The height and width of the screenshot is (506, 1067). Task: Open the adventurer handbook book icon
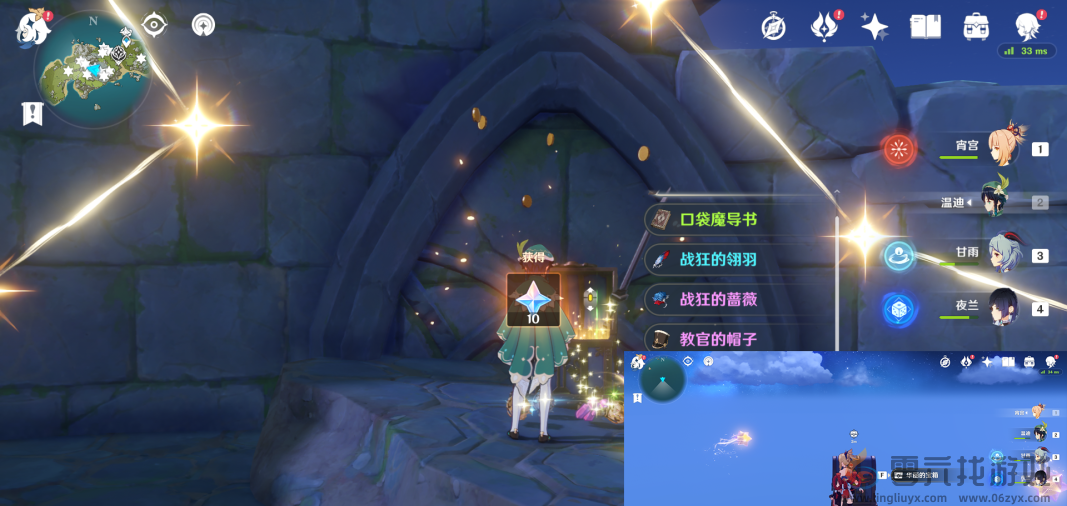tap(925, 27)
